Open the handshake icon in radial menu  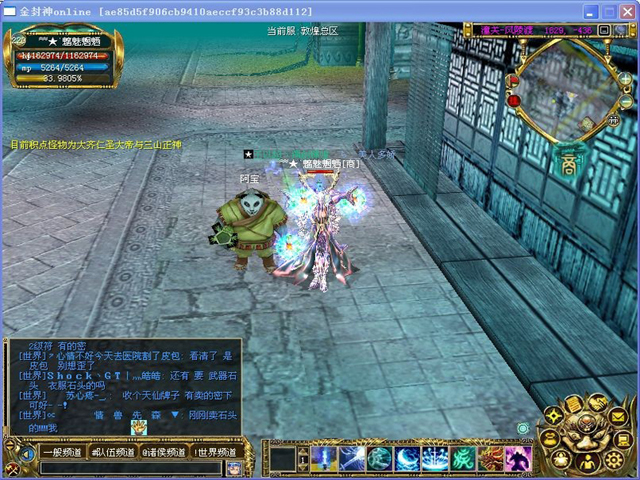(x=596, y=404)
